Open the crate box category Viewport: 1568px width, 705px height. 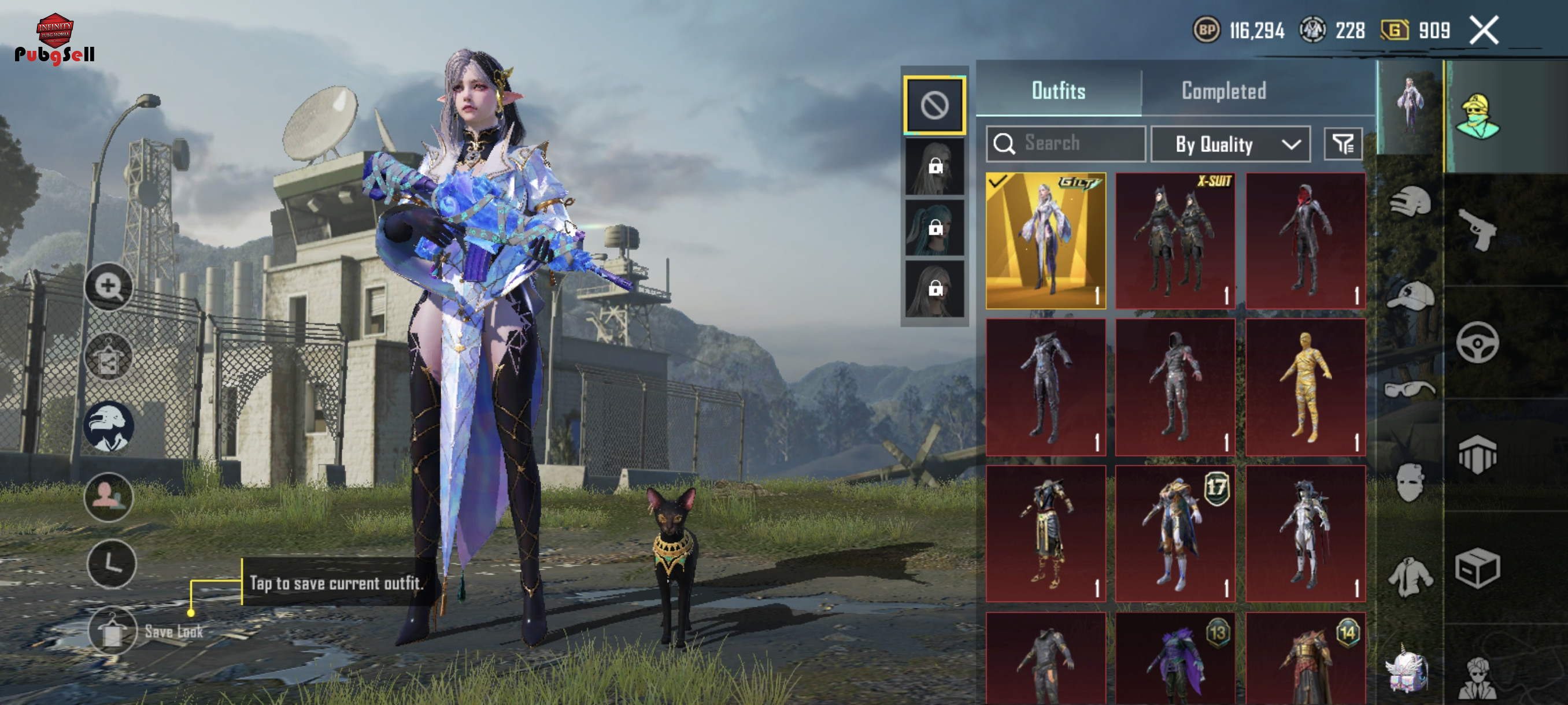click(x=1477, y=568)
